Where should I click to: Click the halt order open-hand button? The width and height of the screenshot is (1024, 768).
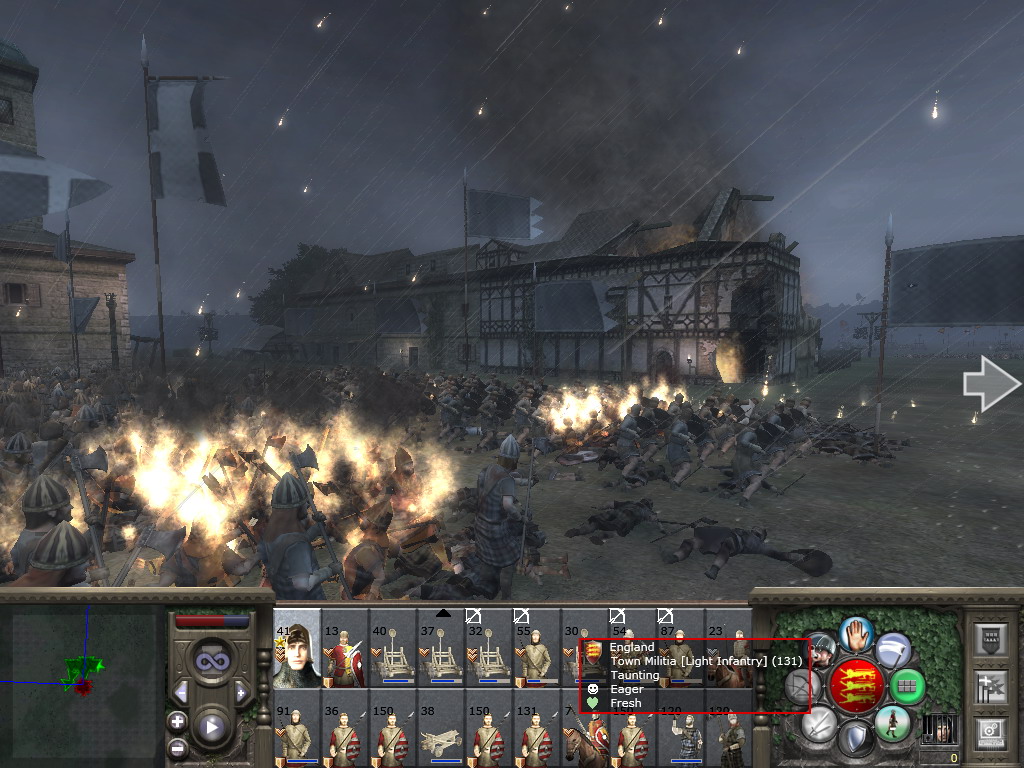coord(857,634)
